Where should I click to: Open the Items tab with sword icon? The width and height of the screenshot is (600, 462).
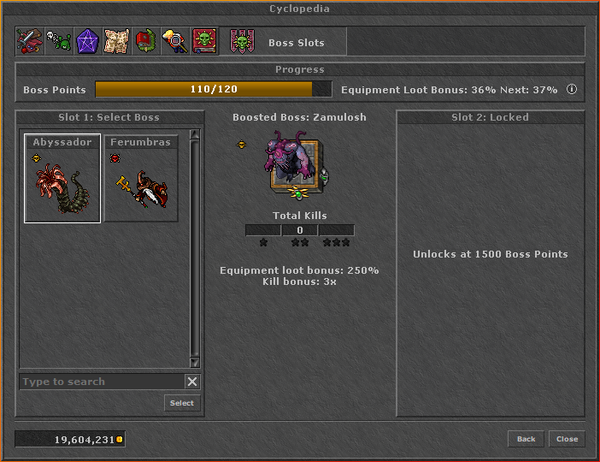28,41
